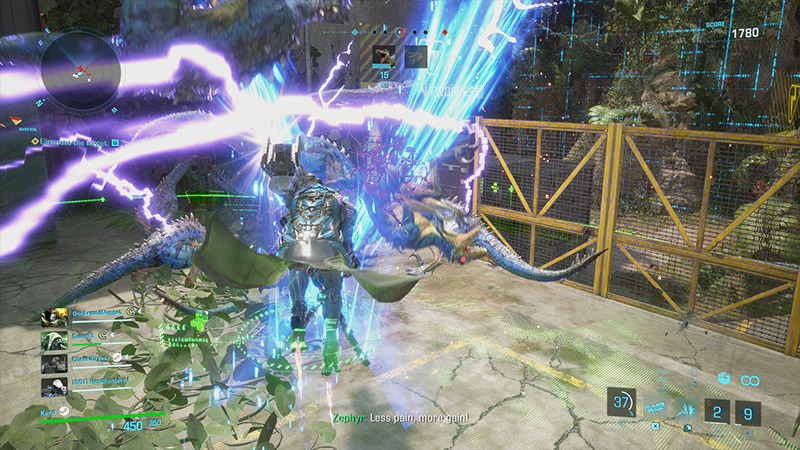Click the ability slot with 37 cooldown
This screenshot has width=800, height=450.
coord(622,403)
